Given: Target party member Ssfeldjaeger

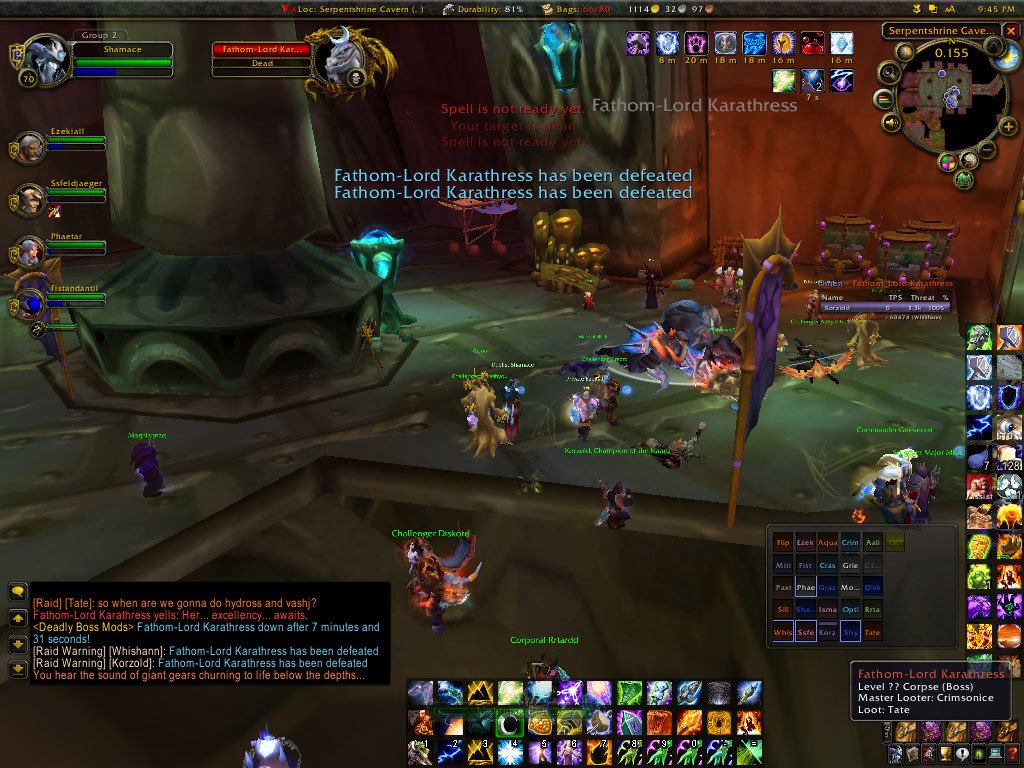Looking at the screenshot, I should tap(29, 200).
